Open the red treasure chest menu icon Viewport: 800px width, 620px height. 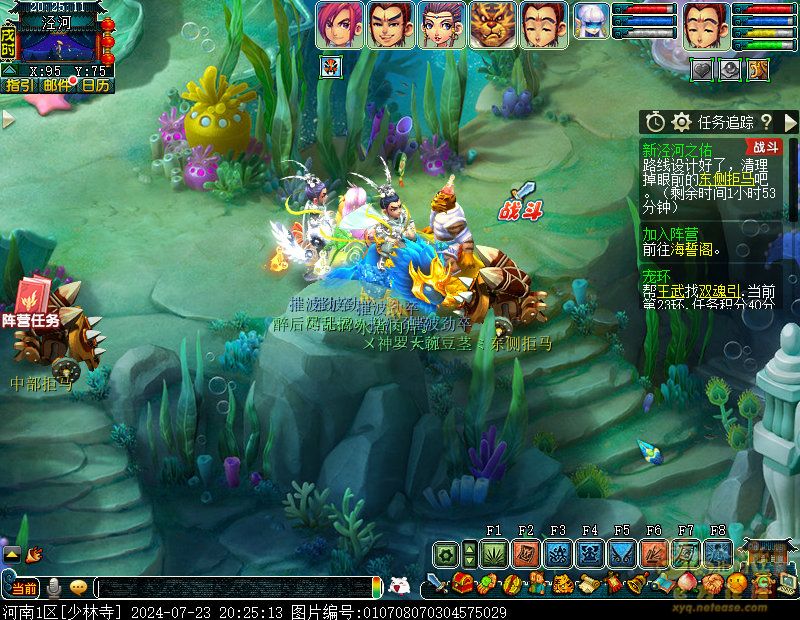[462, 583]
